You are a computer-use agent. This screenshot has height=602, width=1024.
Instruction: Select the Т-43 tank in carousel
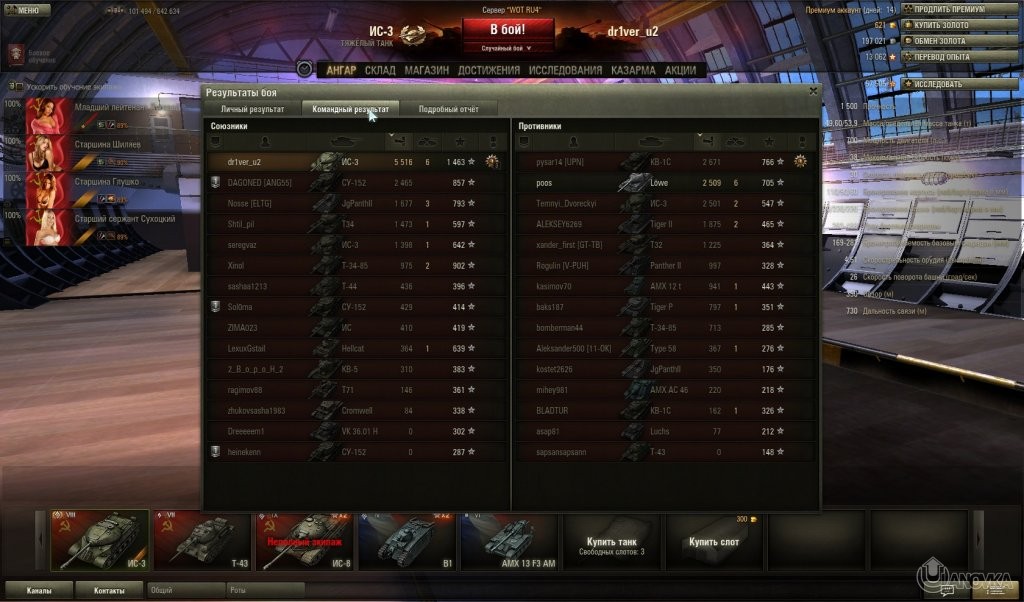pyautogui.click(x=201, y=541)
